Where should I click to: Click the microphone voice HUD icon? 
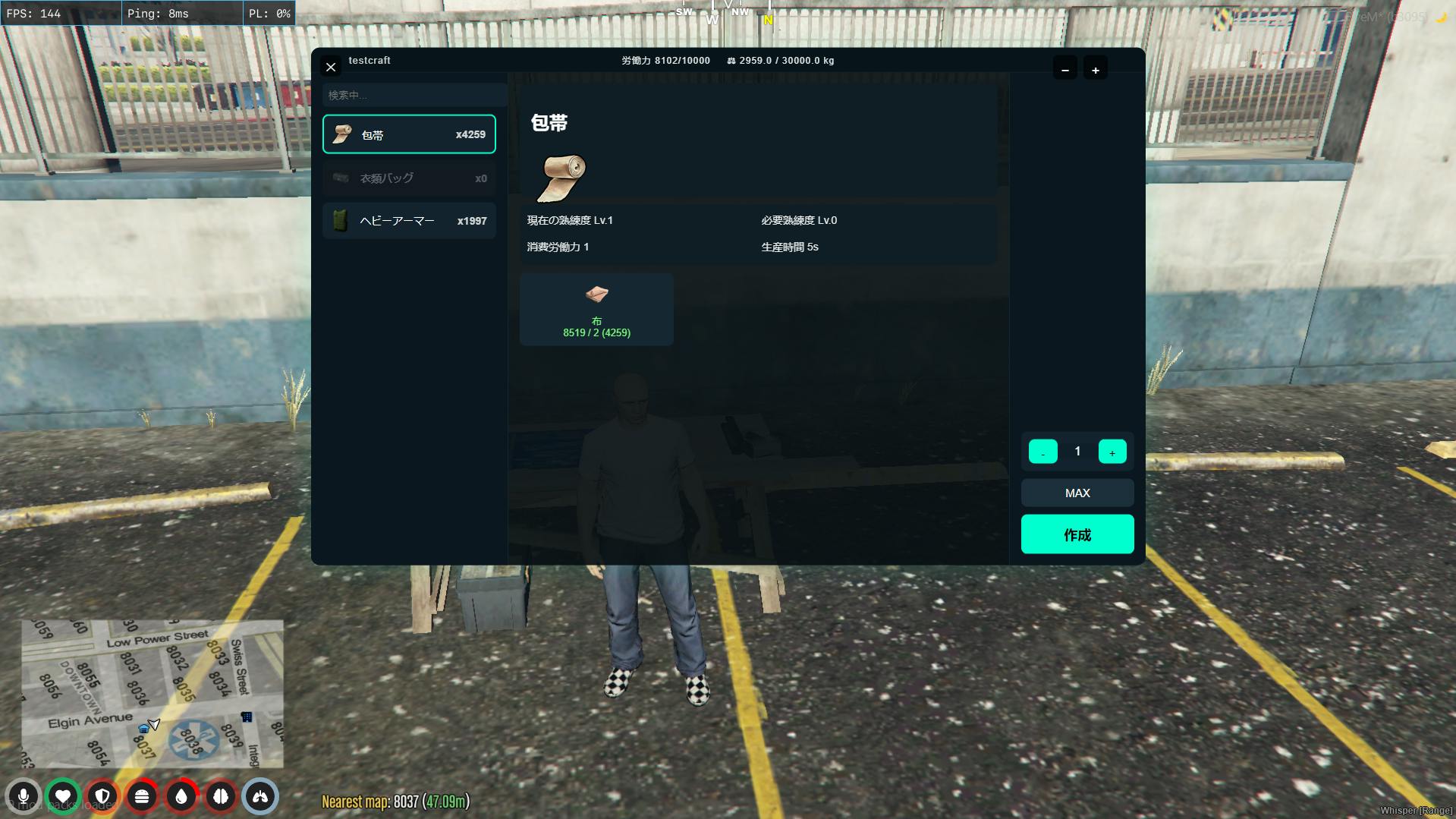point(24,796)
